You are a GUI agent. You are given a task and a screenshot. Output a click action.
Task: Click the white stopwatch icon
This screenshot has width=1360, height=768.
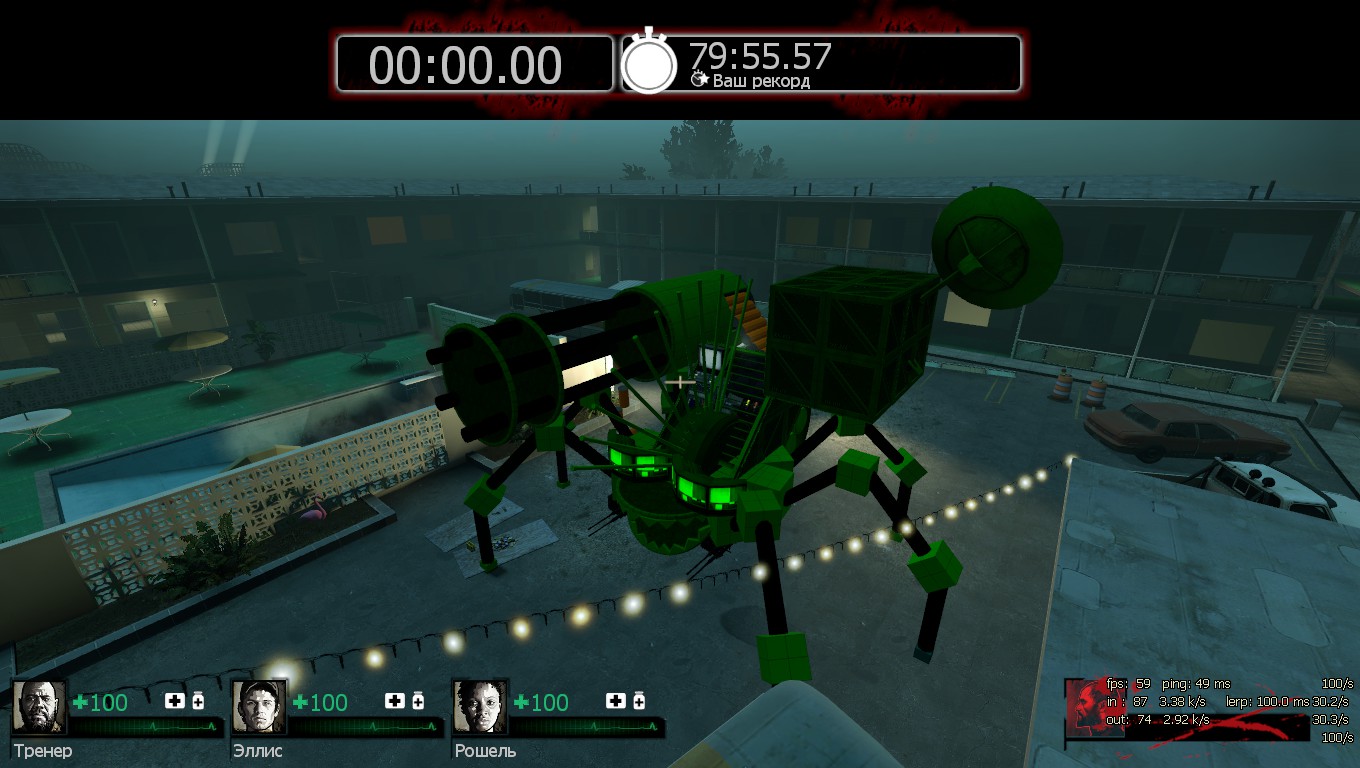(x=650, y=62)
